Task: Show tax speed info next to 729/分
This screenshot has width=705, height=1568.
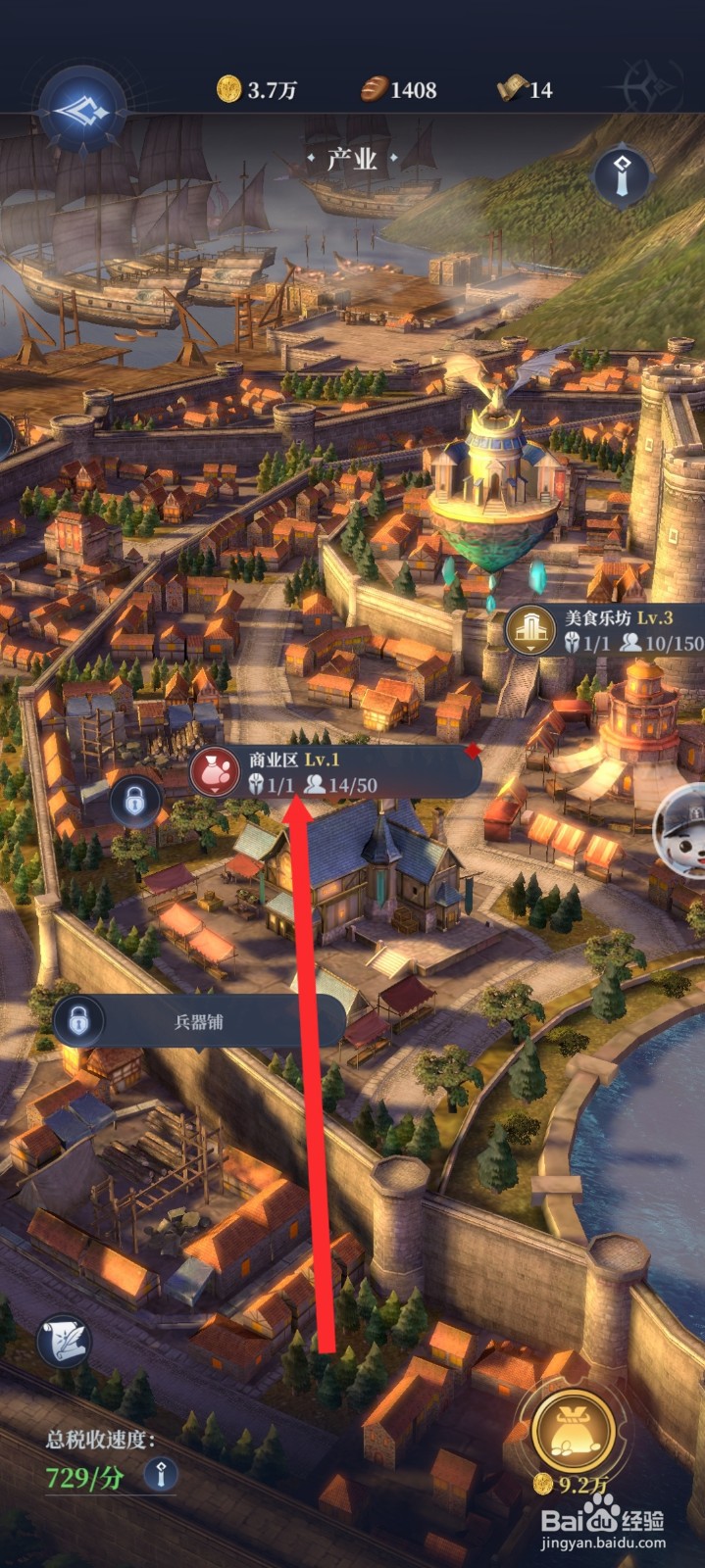Action: tap(161, 1473)
